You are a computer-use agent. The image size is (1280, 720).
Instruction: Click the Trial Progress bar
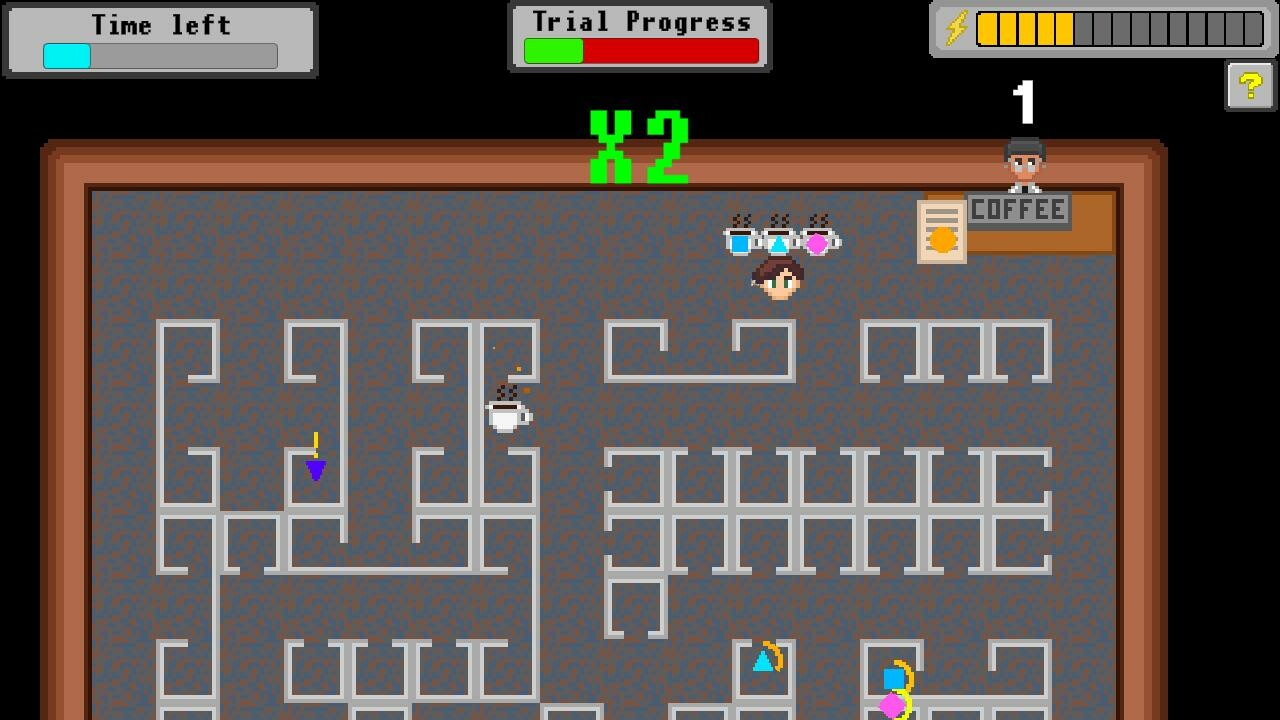640,48
